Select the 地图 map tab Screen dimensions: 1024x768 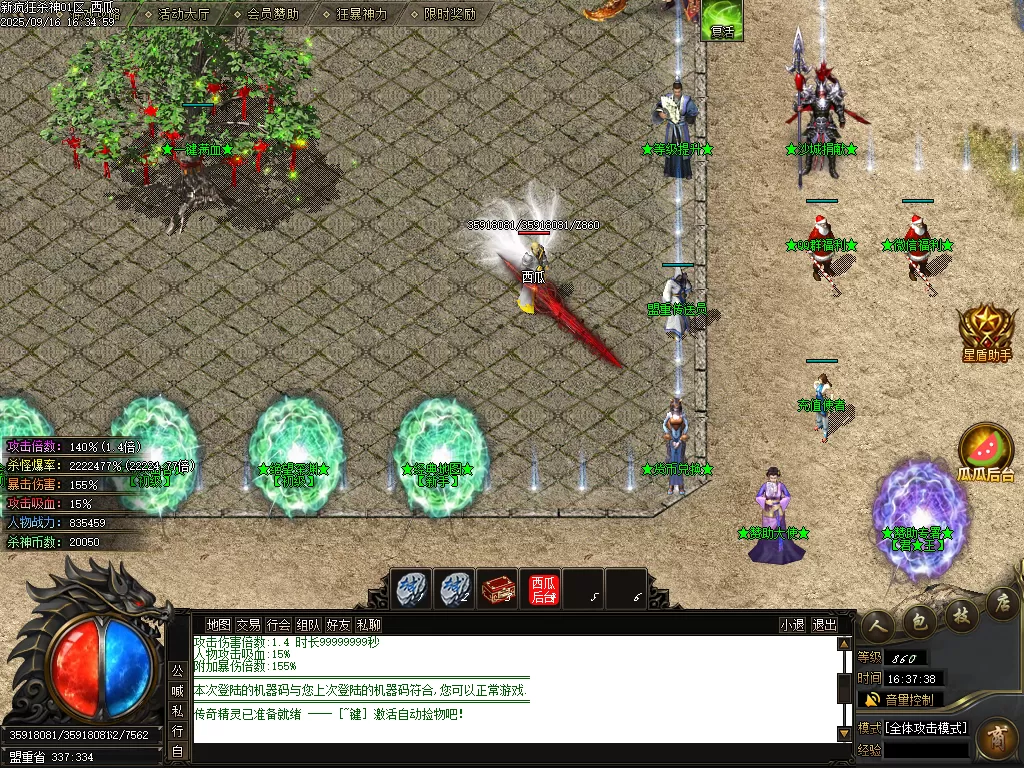point(218,624)
